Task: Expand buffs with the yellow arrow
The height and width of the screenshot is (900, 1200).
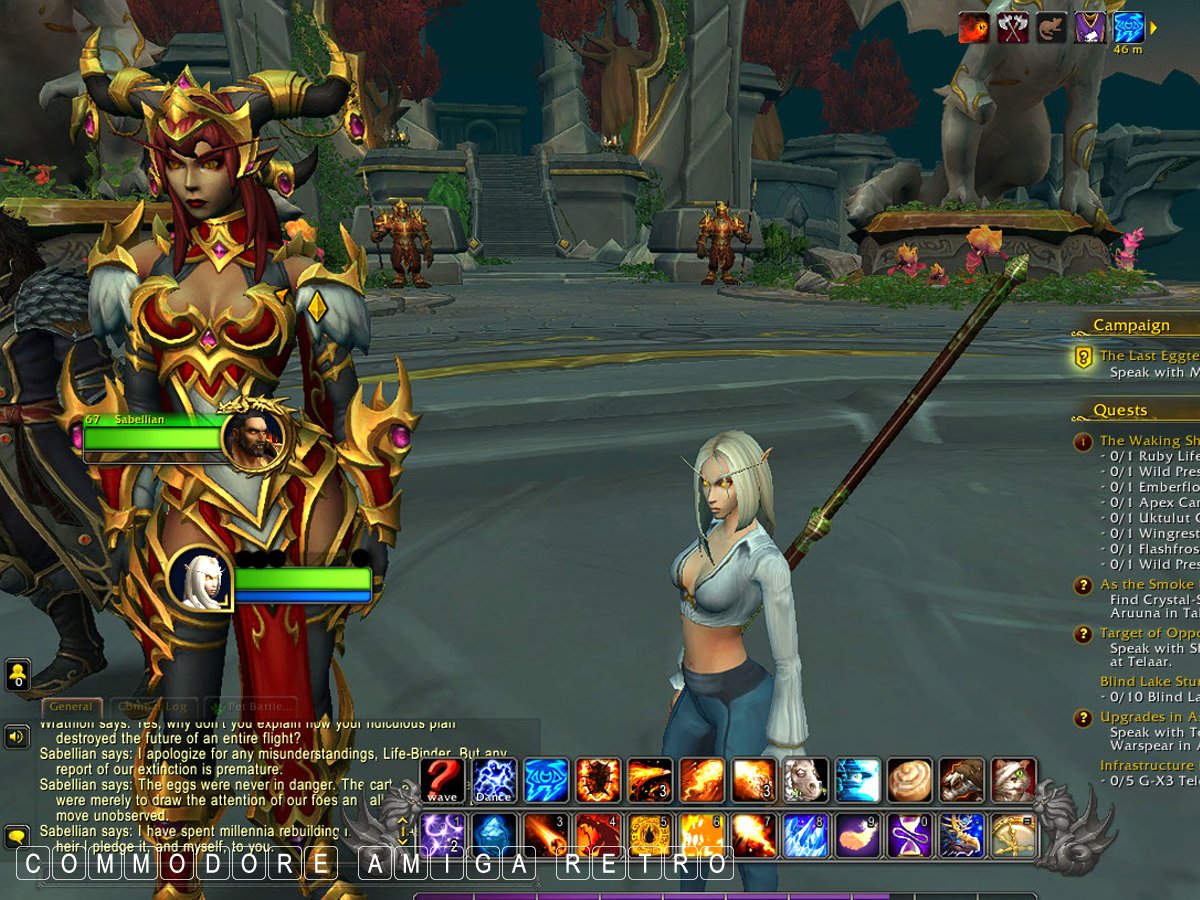Action: coord(1154,27)
